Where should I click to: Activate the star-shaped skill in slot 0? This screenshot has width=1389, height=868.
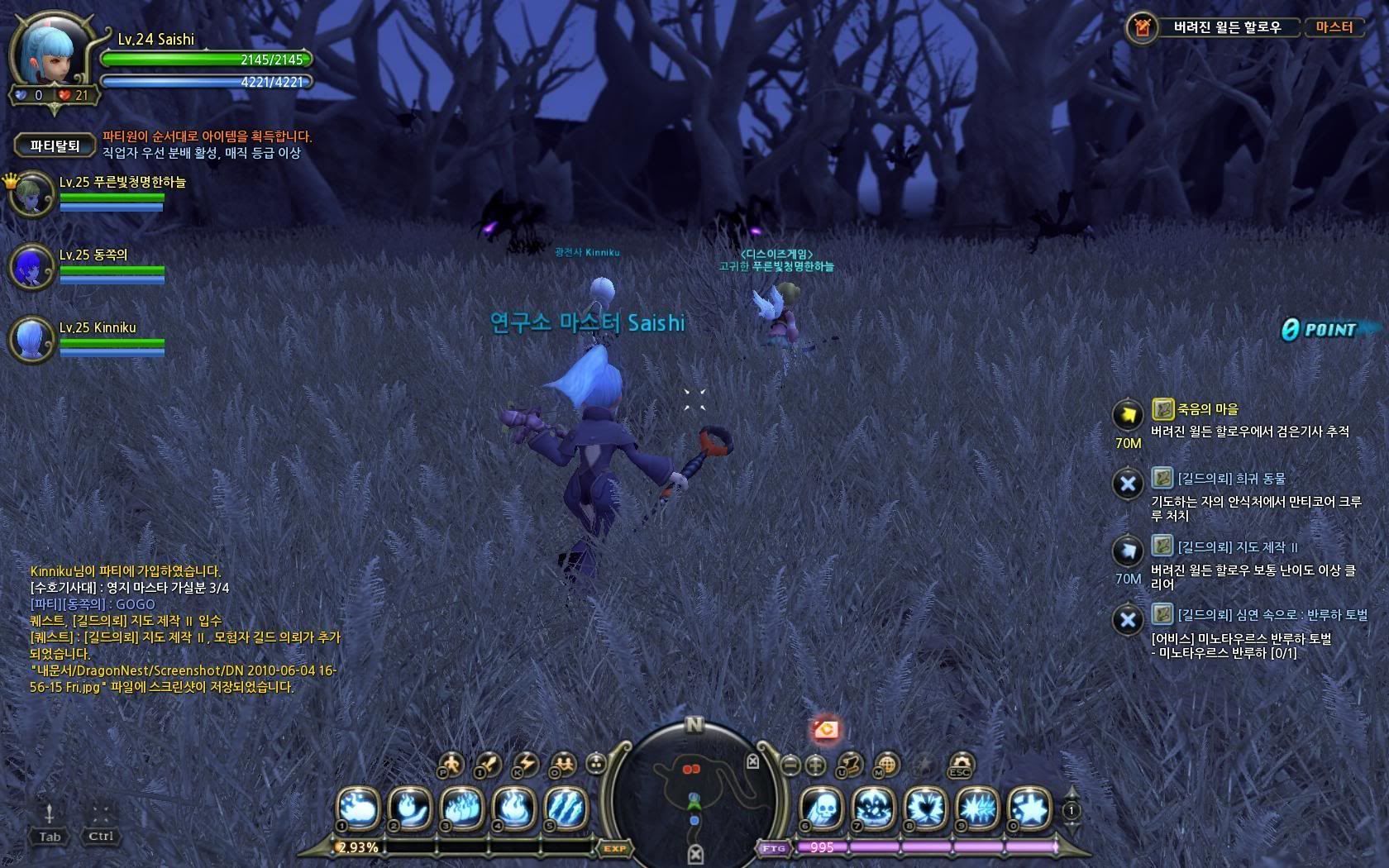[x=1029, y=808]
